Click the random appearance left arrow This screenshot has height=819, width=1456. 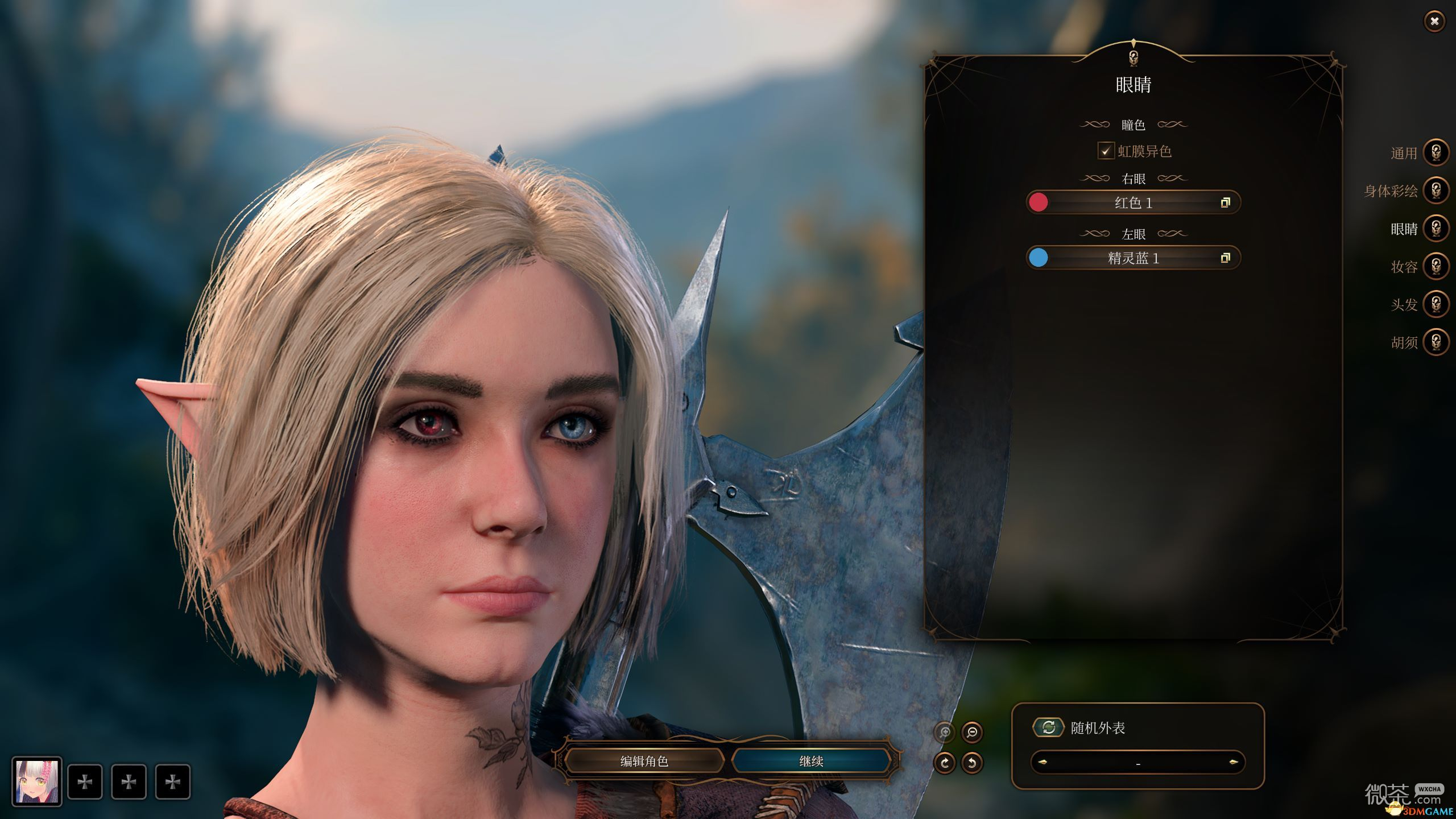click(x=1043, y=762)
